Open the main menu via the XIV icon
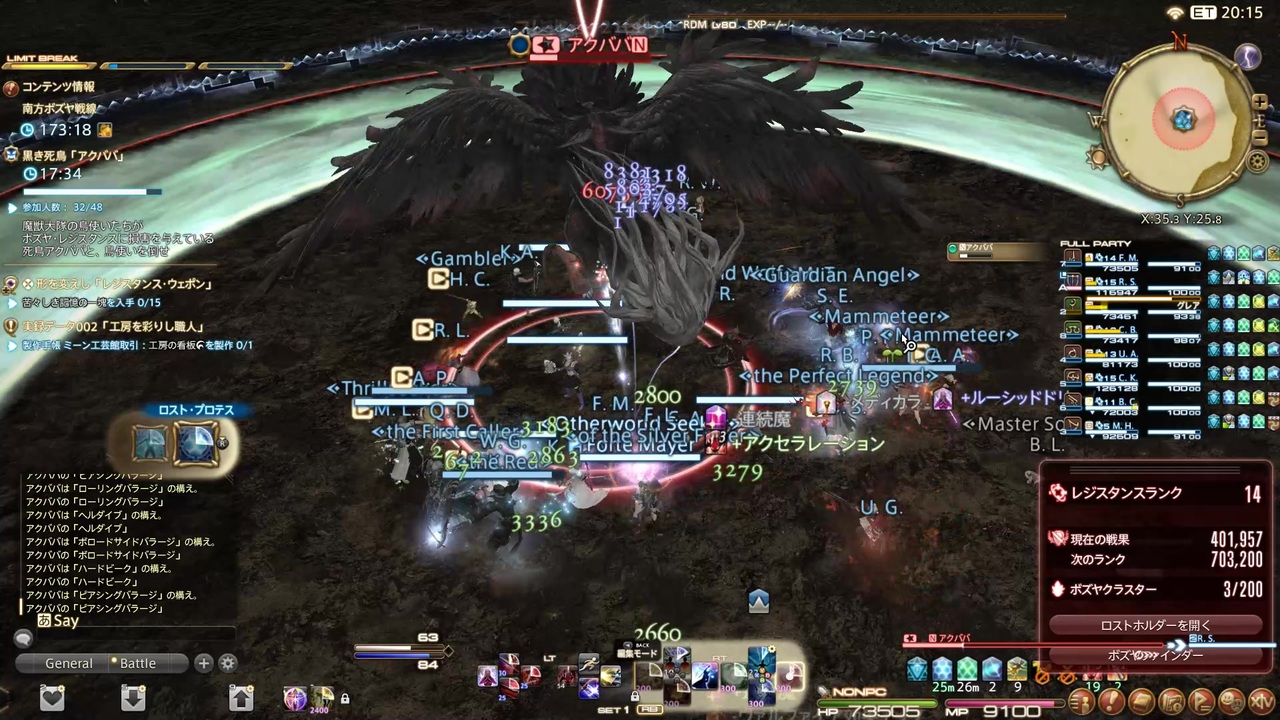Screen dimensions: 1280x720 1261,701
